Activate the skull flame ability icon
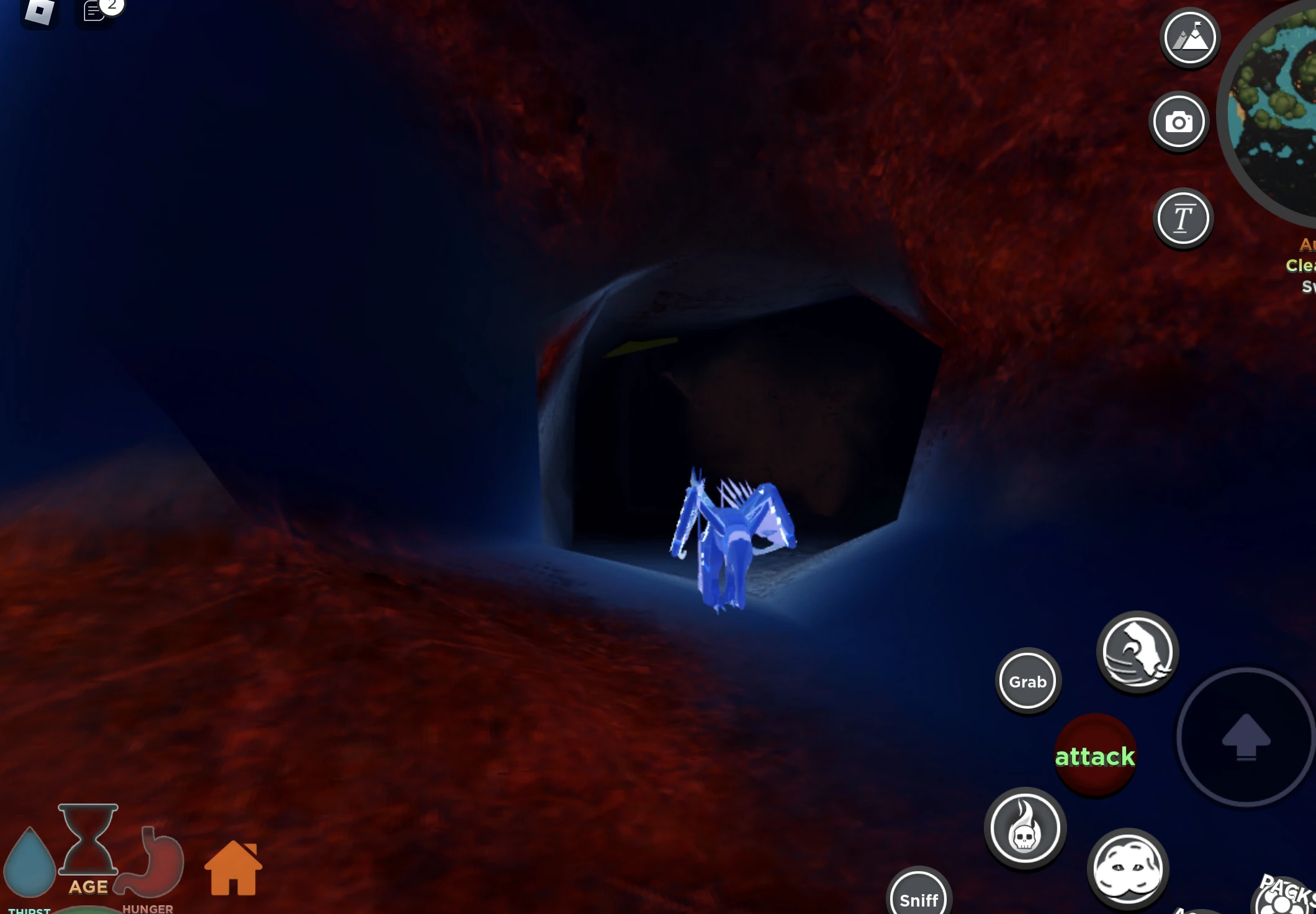The height and width of the screenshot is (914, 1316). [1025, 831]
